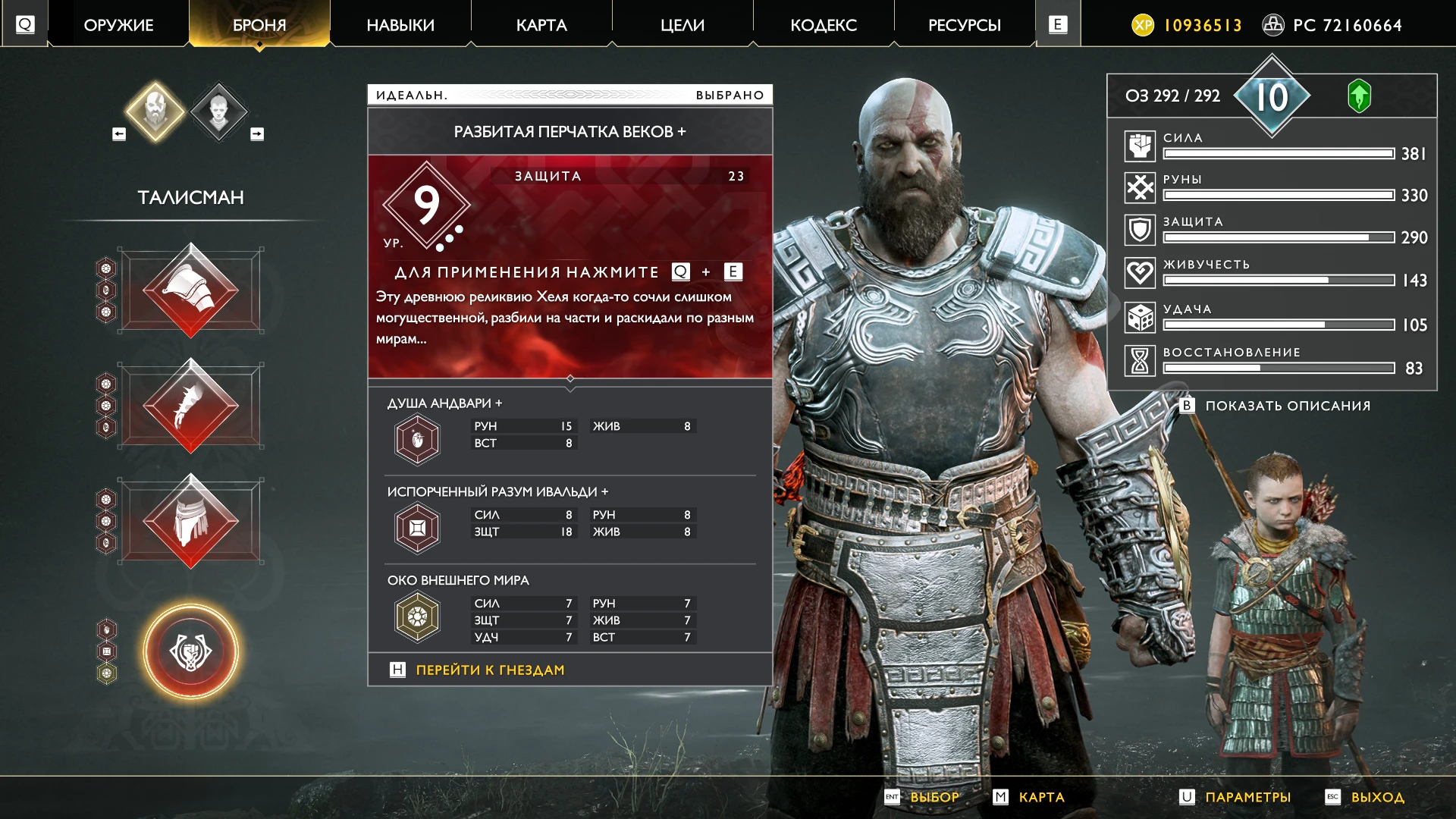
Task: Click the Живучесть heart stat icon
Action: click(x=1140, y=272)
